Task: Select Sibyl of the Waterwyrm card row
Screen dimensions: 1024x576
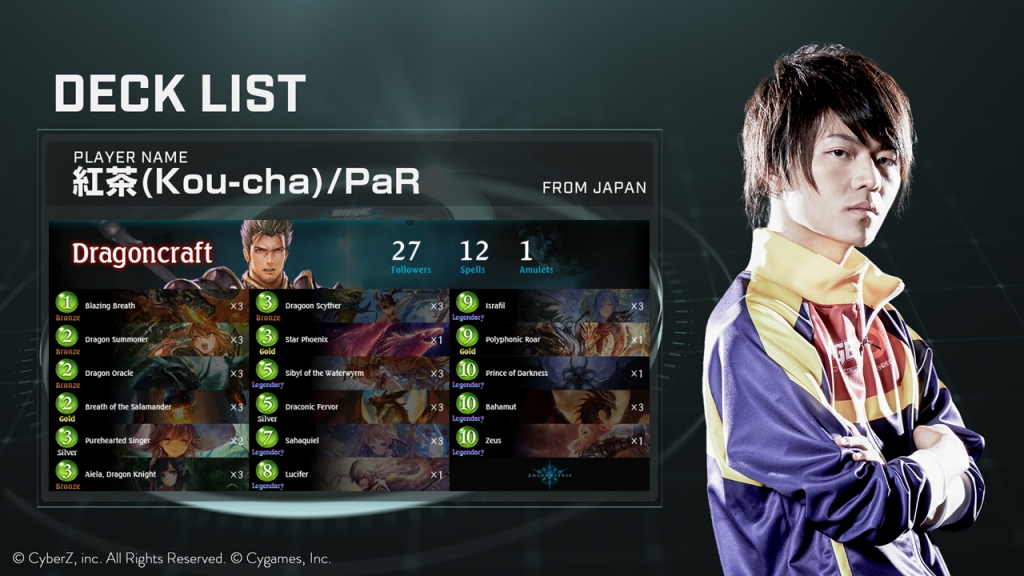Action: click(x=350, y=373)
